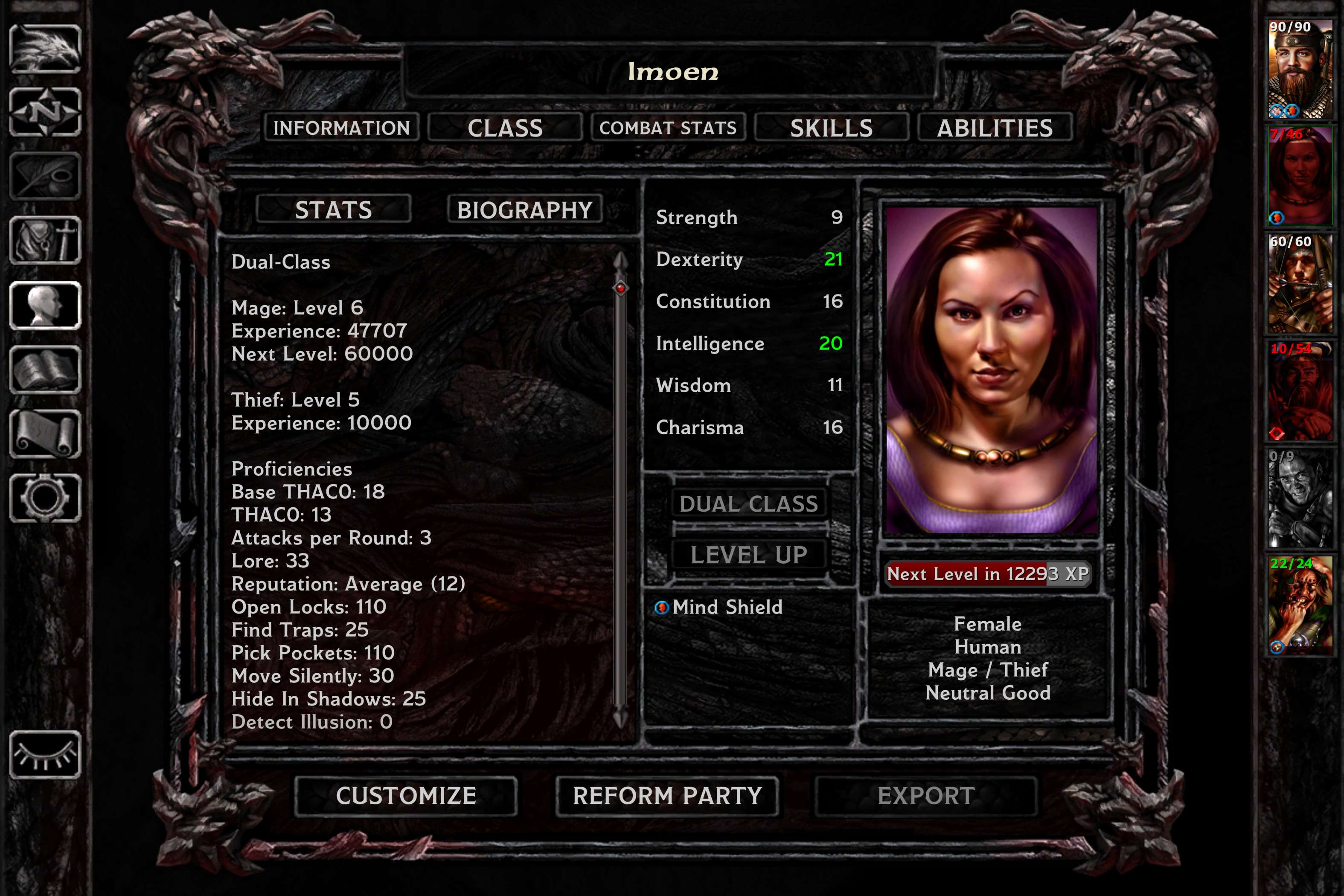The height and width of the screenshot is (896, 1344).
Task: Open the mage spellbook icon
Action: [x=45, y=370]
